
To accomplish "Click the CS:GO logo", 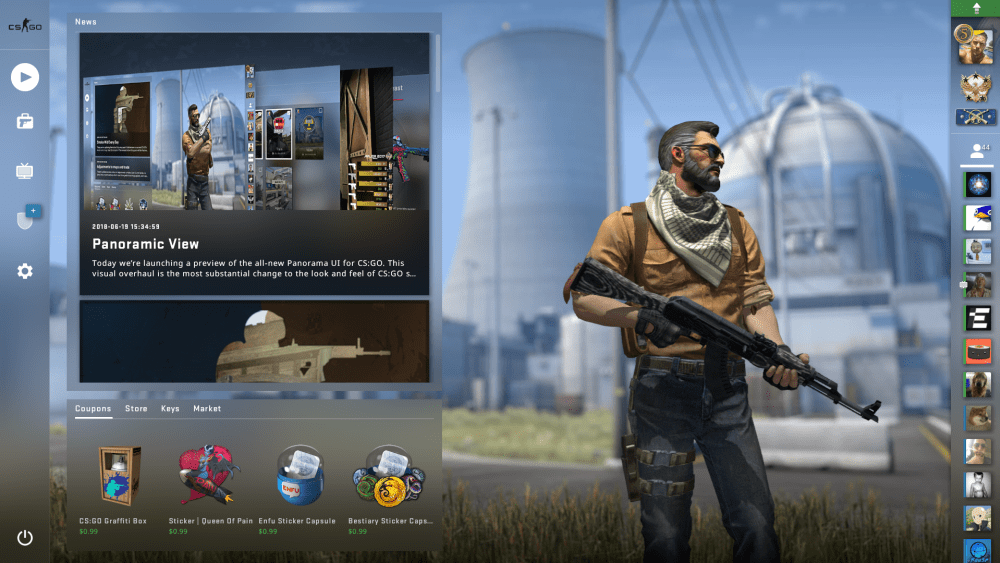I will (x=24, y=26).
